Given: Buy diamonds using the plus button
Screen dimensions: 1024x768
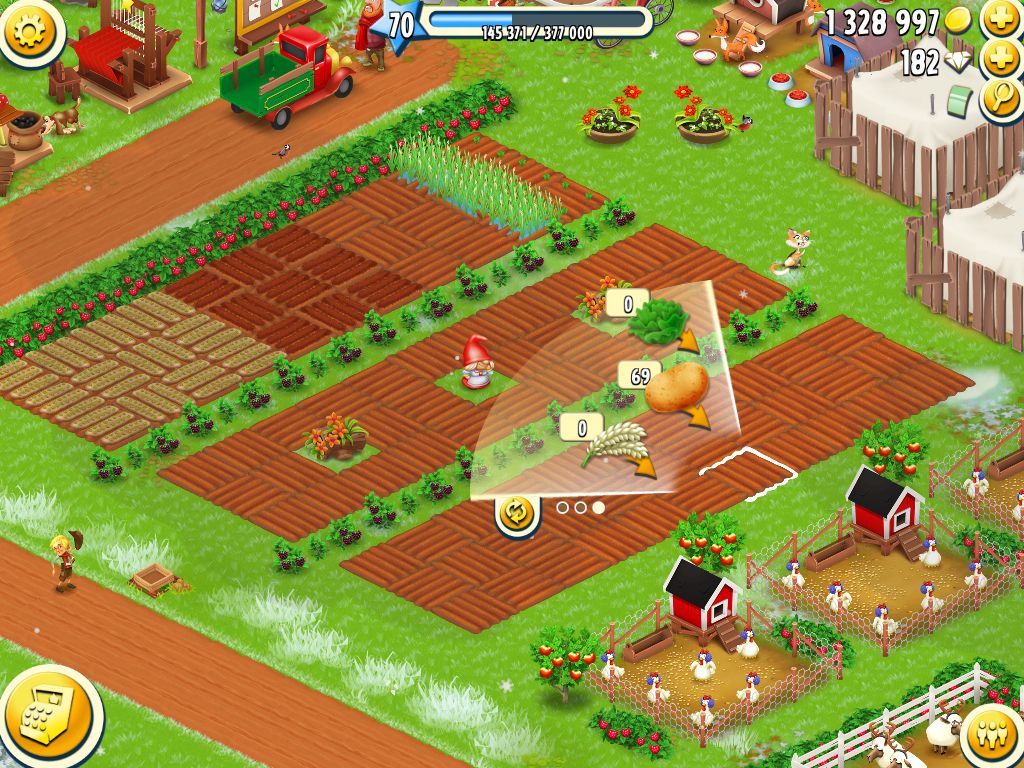Looking at the screenshot, I should 999,59.
